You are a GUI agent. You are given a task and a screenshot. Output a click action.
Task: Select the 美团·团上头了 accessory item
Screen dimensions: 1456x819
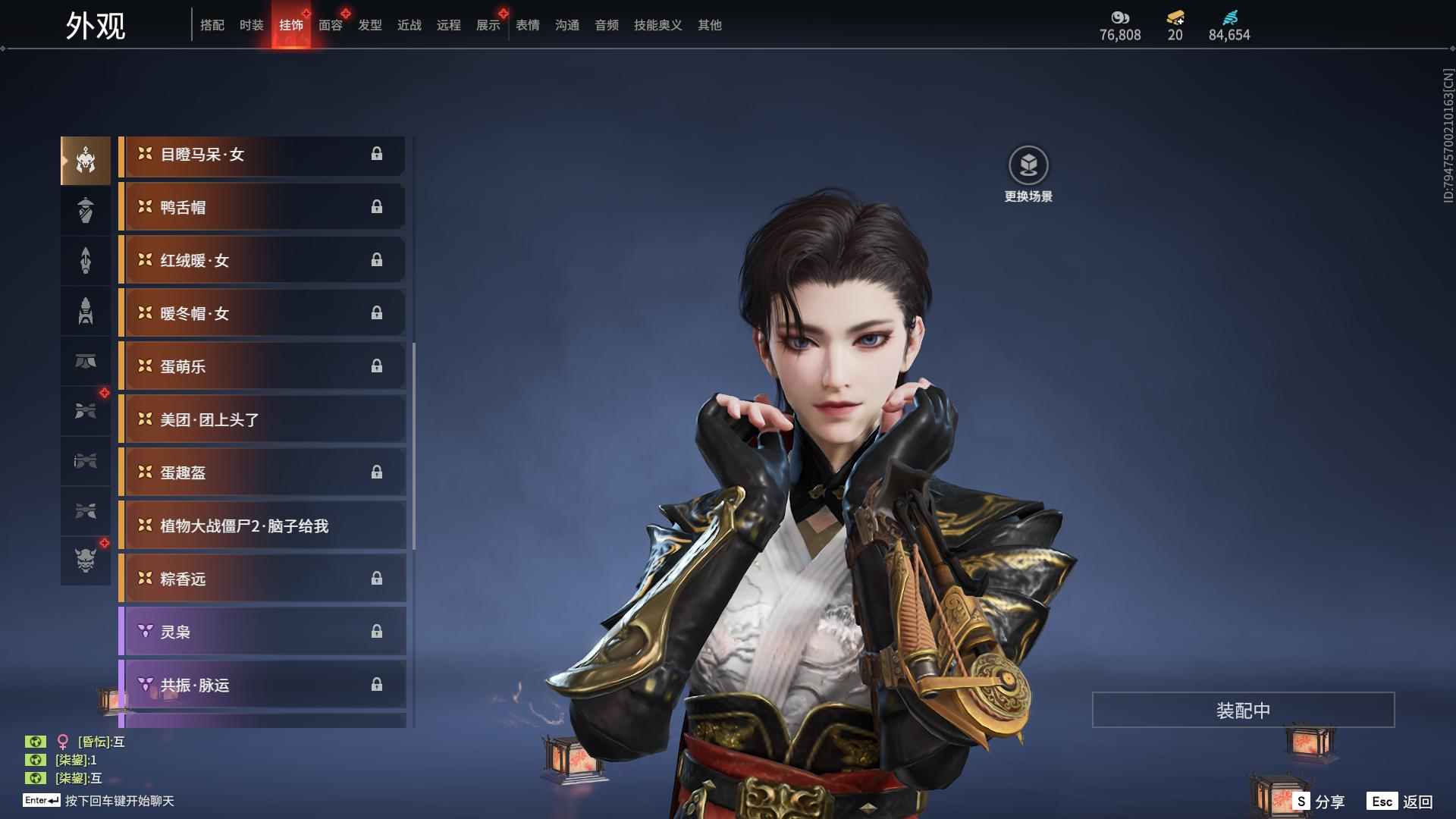[262, 419]
